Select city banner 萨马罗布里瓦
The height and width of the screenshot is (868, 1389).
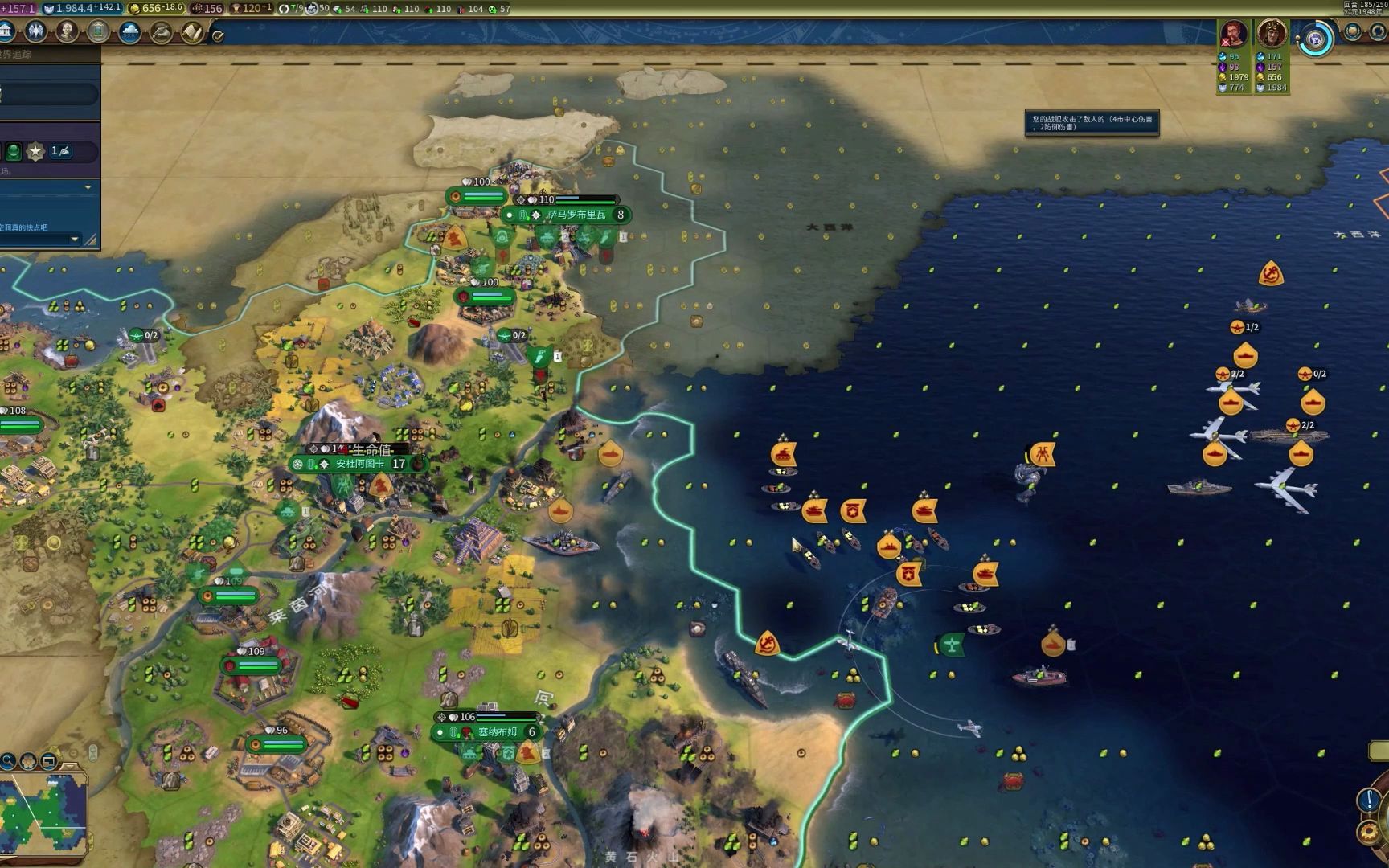pyautogui.click(x=576, y=215)
